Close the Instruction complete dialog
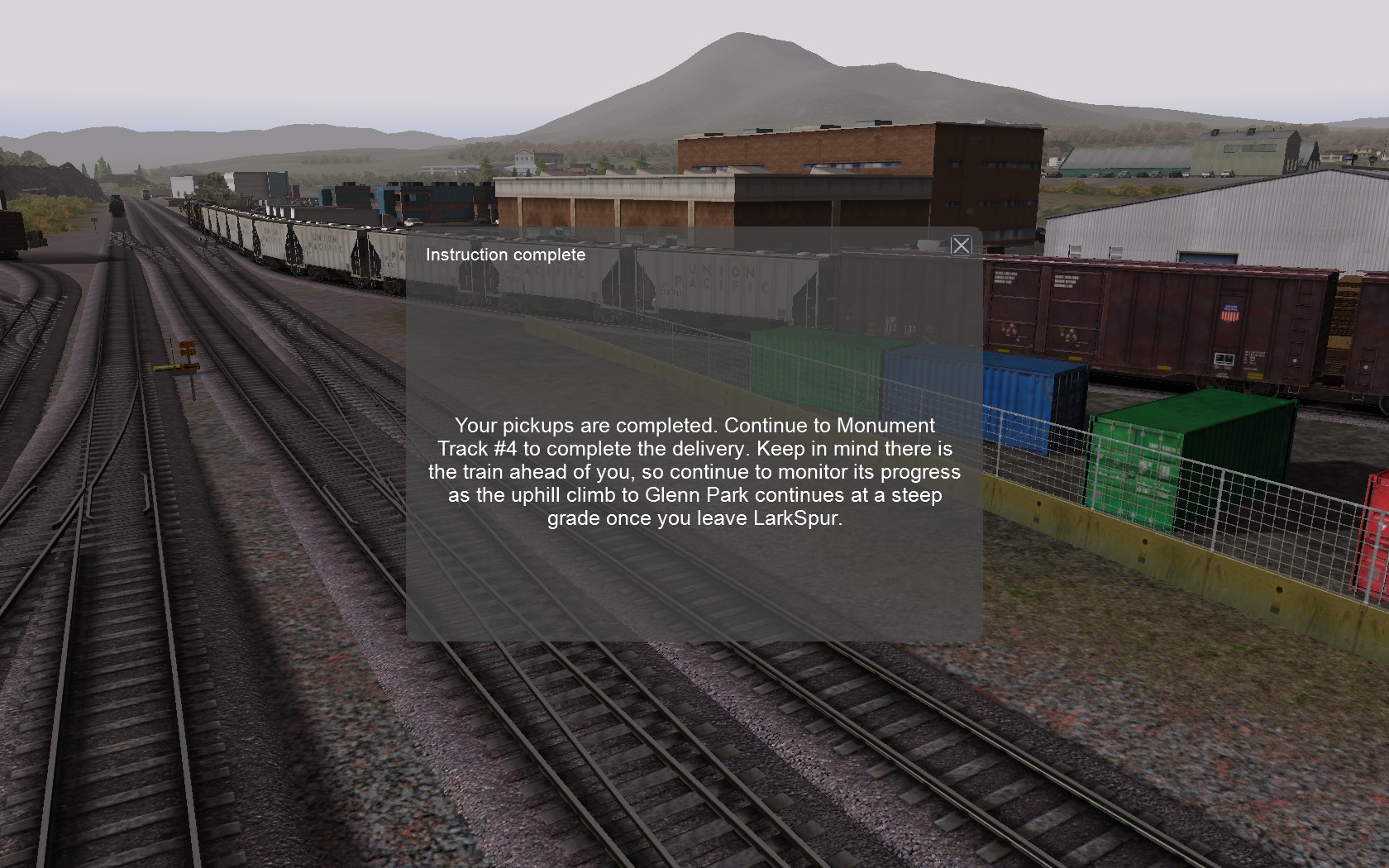 pyautogui.click(x=961, y=246)
